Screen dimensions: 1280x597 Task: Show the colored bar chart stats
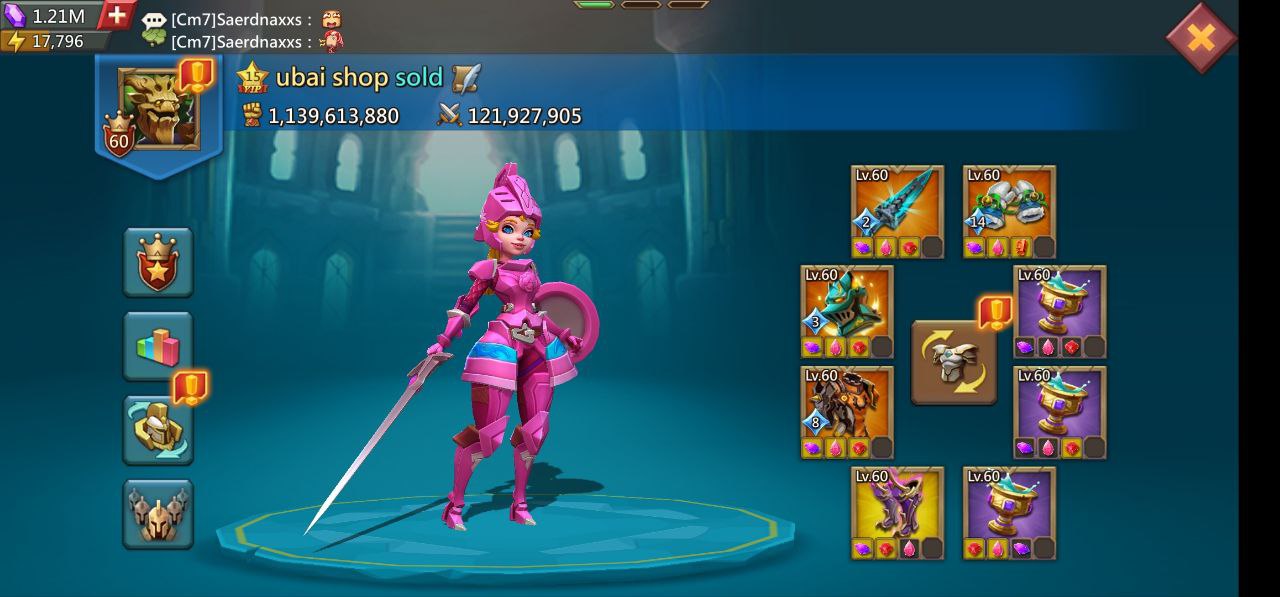click(x=158, y=346)
